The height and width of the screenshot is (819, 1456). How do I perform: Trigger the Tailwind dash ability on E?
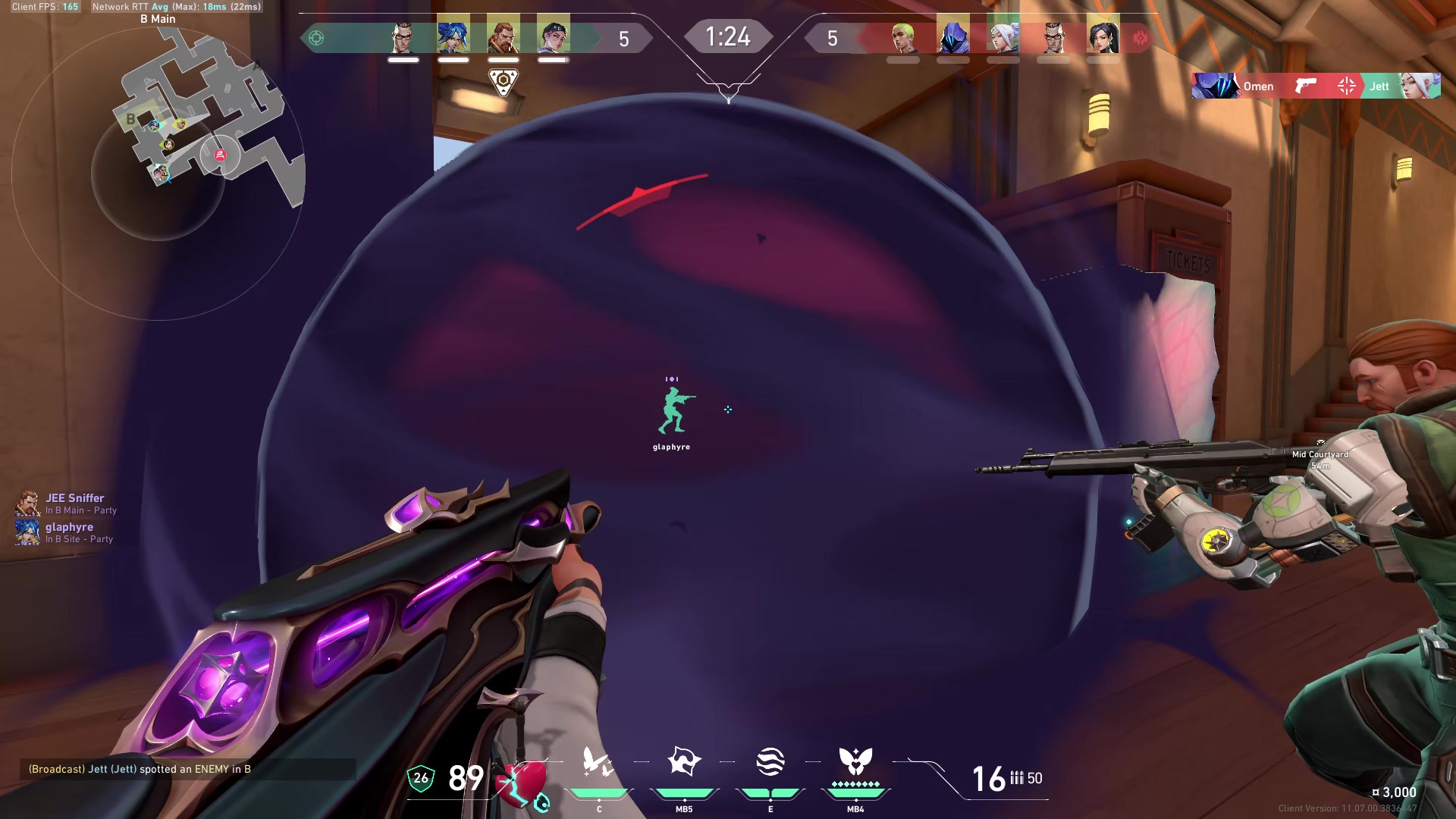pyautogui.click(x=770, y=762)
